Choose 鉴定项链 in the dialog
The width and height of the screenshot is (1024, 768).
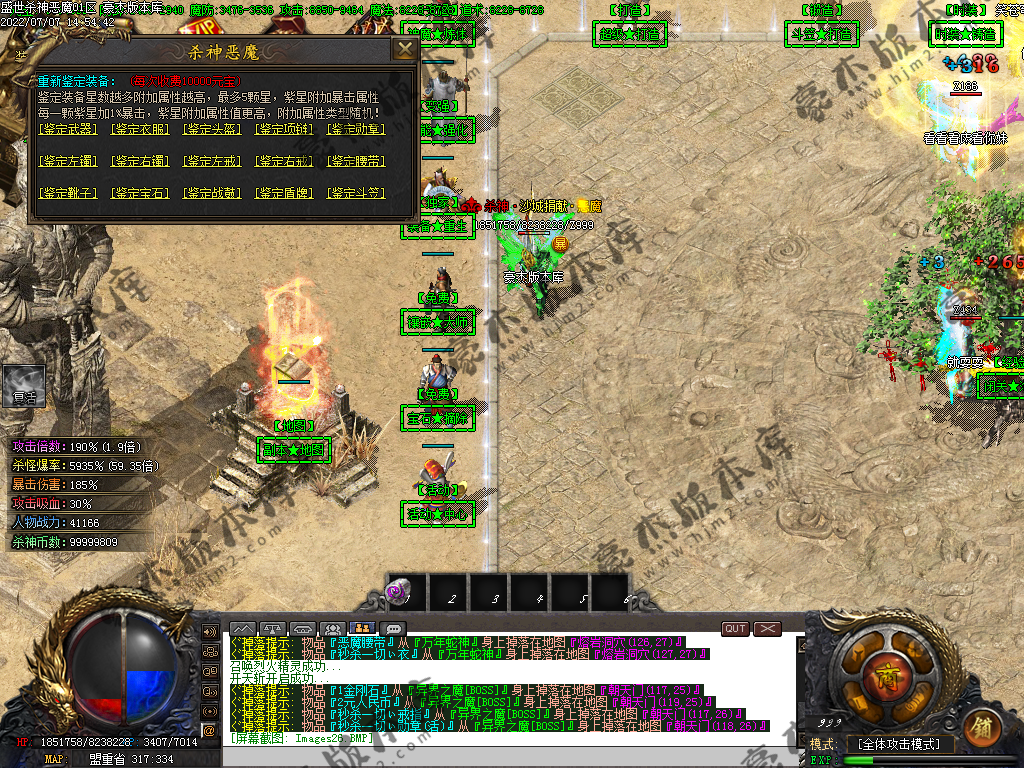[285, 129]
